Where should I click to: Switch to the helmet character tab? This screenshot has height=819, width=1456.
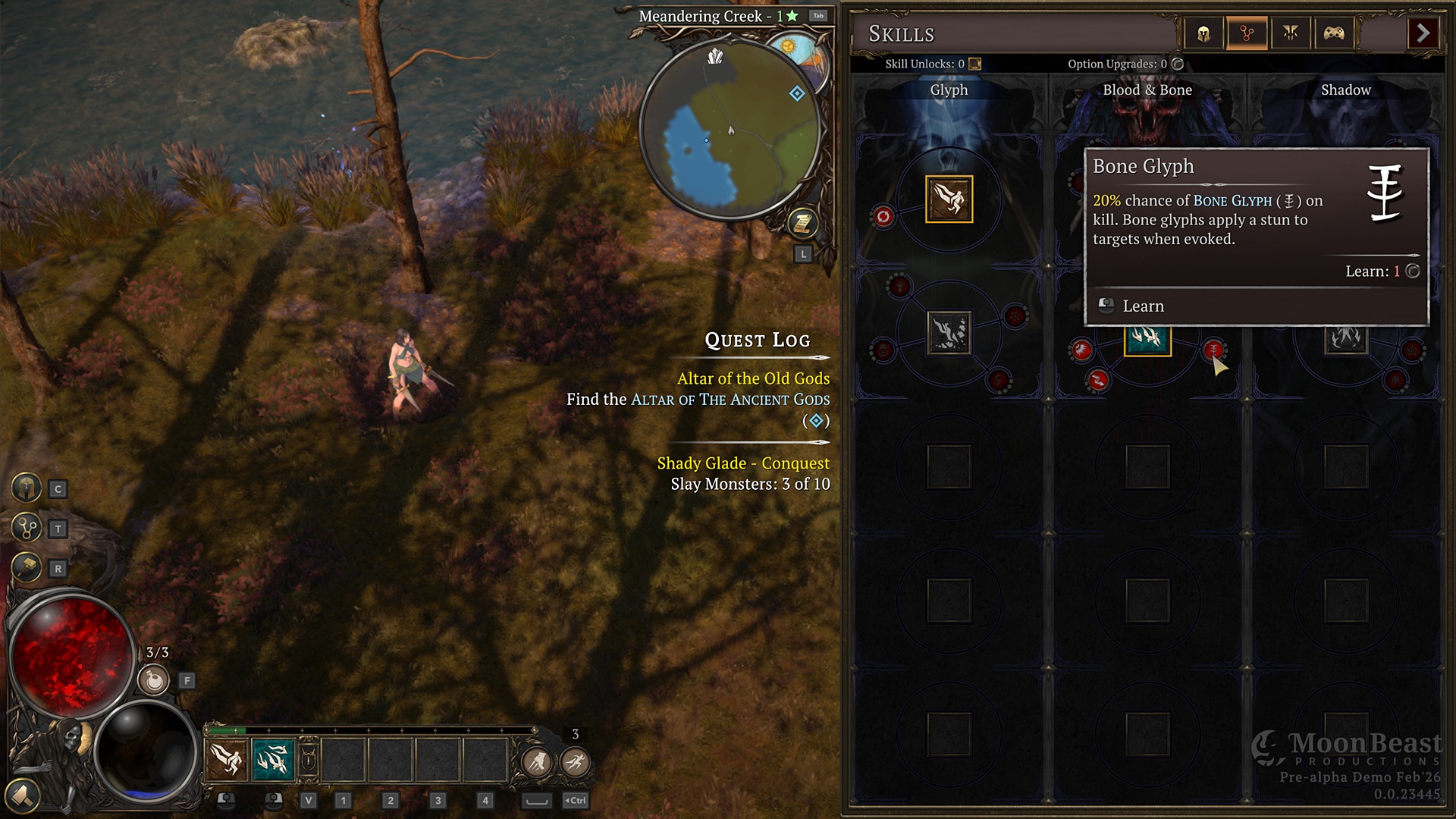[1203, 33]
